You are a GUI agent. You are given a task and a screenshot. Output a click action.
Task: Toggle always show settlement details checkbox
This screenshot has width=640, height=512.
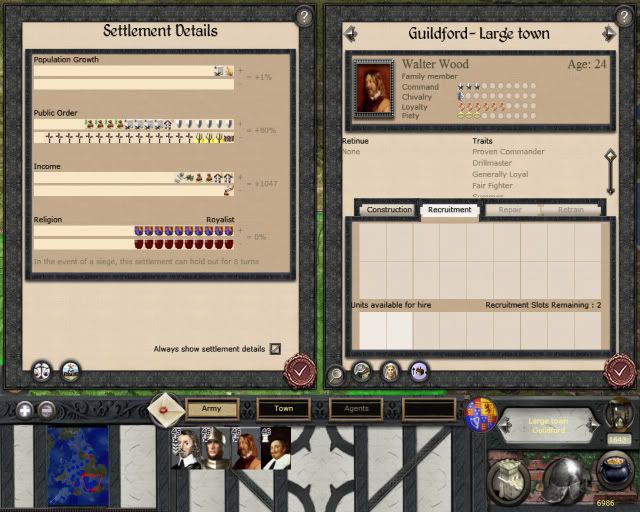[x=275, y=349]
